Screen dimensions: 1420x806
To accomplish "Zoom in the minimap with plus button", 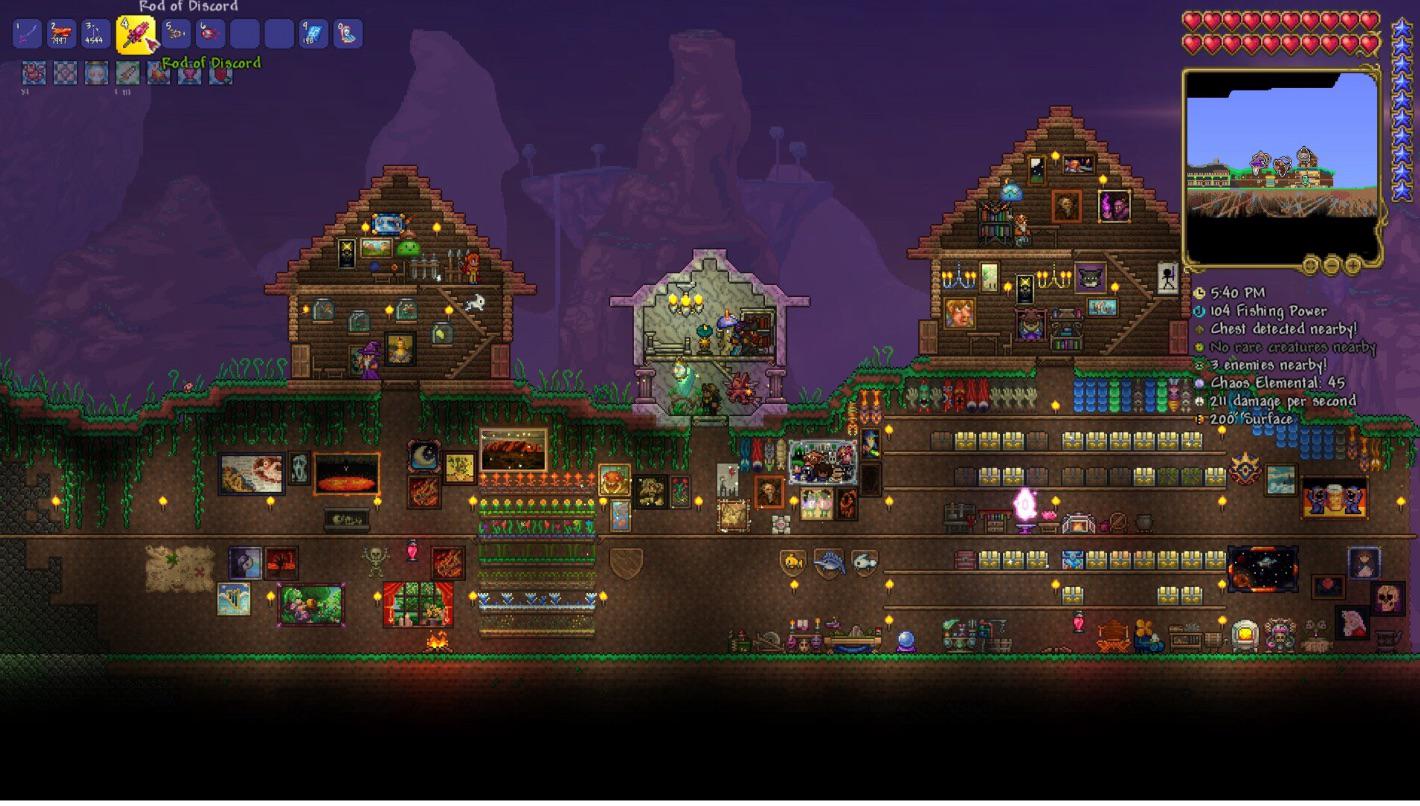I will [1353, 265].
